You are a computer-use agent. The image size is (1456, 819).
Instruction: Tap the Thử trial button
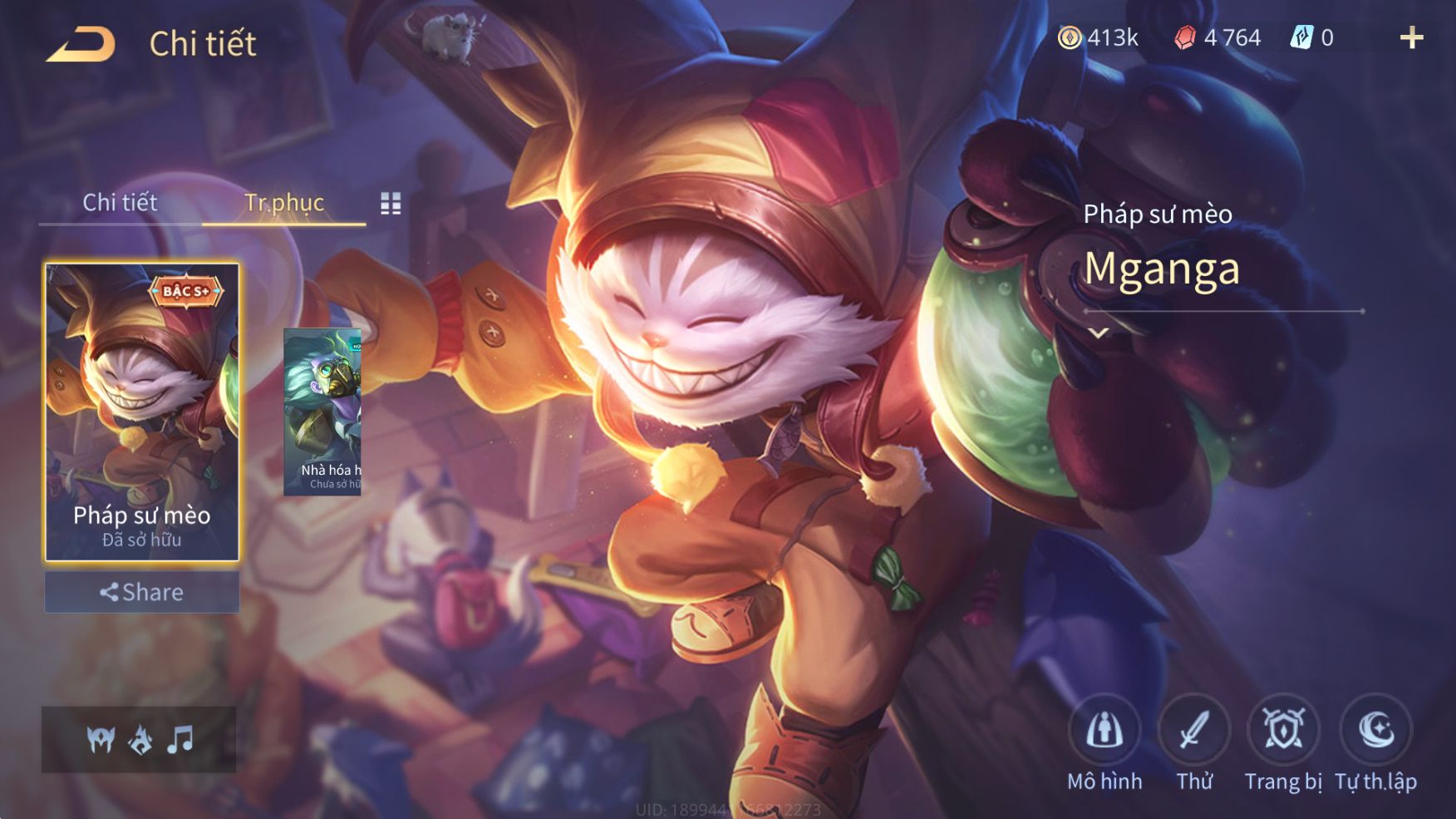[x=1194, y=730]
